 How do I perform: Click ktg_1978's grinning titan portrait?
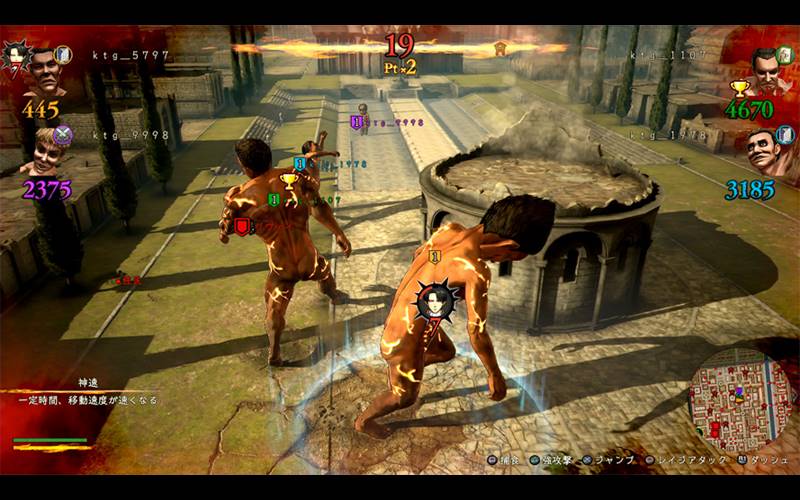tap(768, 149)
